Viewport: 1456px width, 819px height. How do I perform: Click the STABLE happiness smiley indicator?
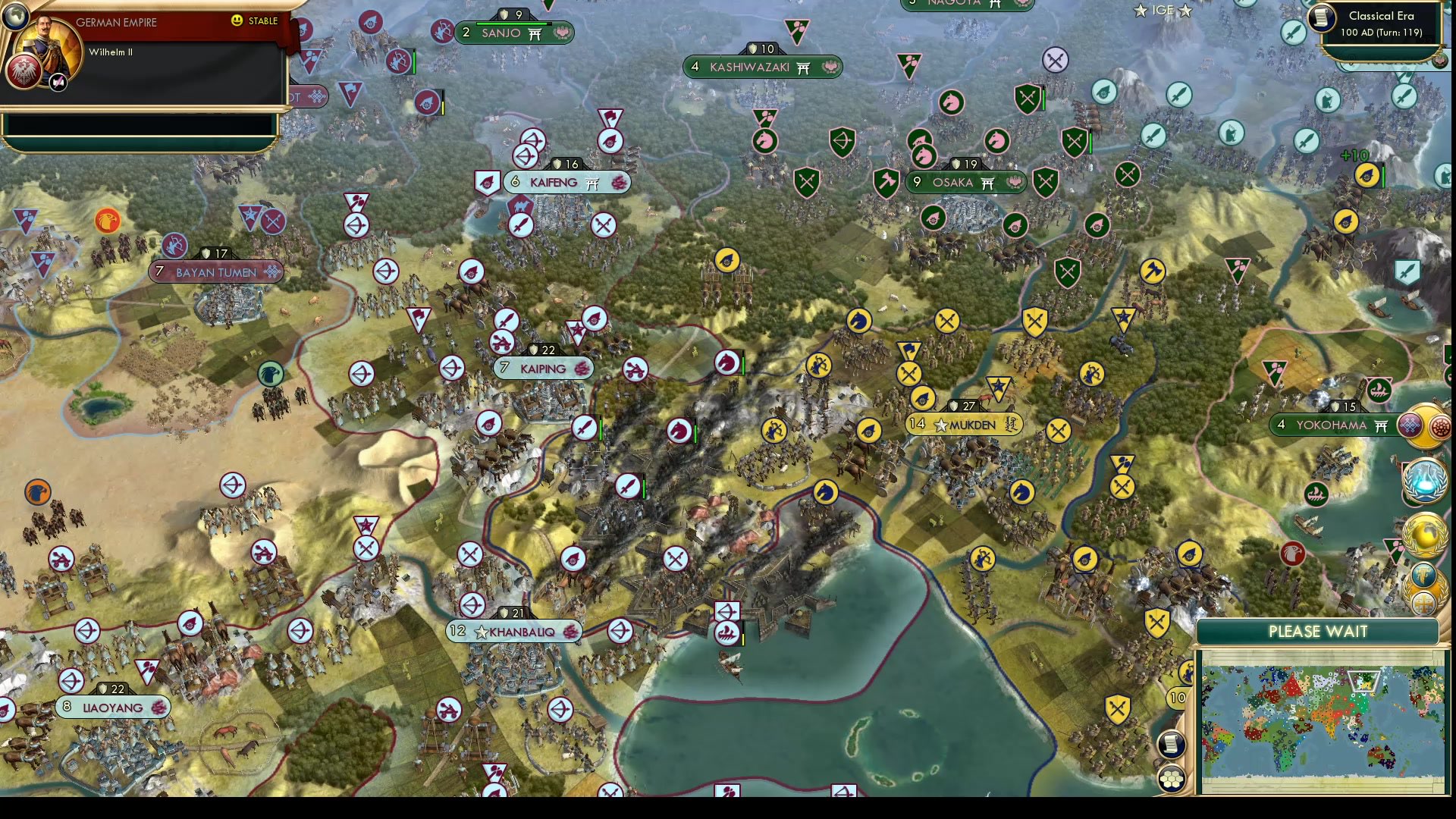(237, 21)
